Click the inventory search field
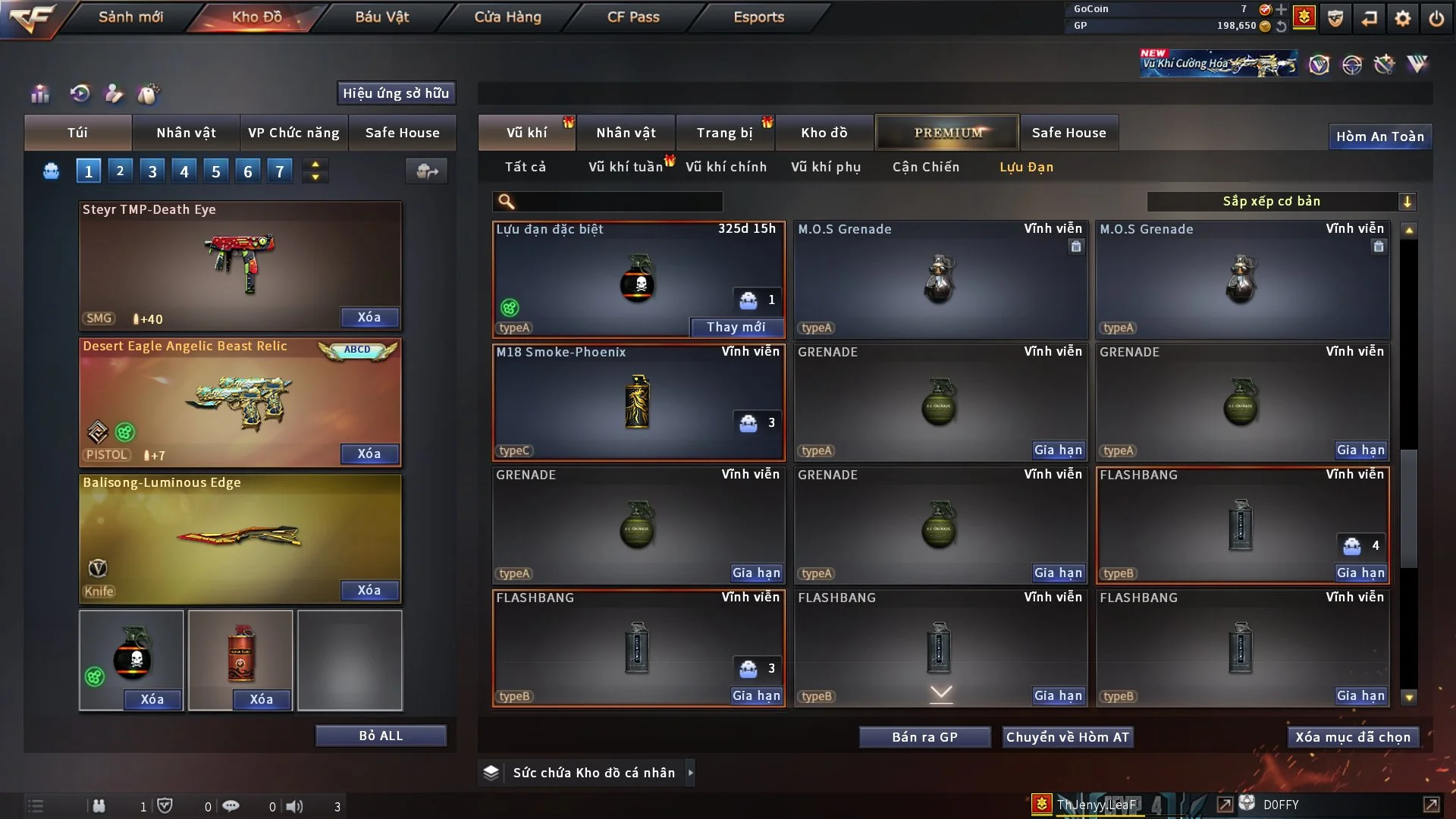 pyautogui.click(x=618, y=202)
